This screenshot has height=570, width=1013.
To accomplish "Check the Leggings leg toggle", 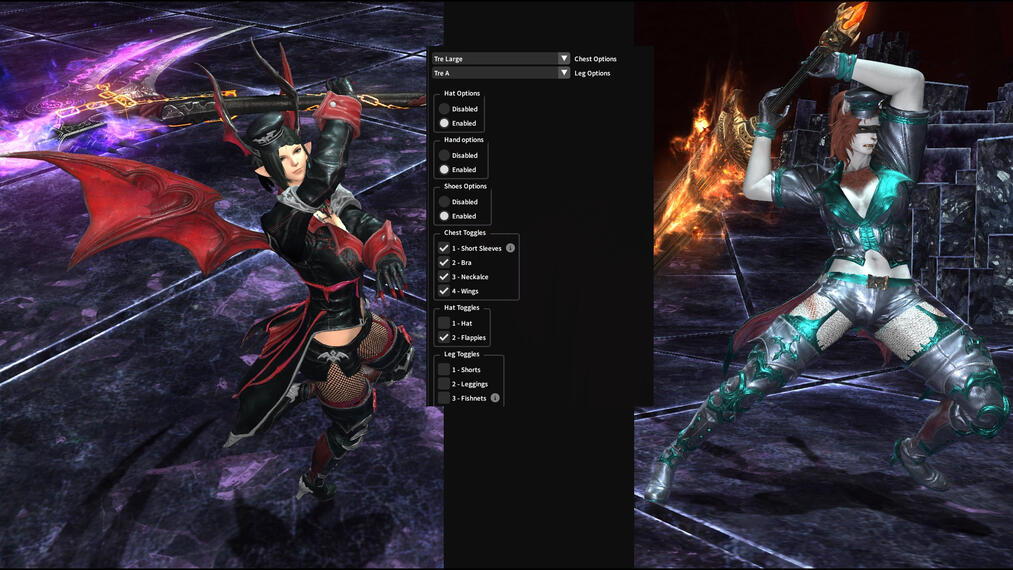I will pos(444,384).
